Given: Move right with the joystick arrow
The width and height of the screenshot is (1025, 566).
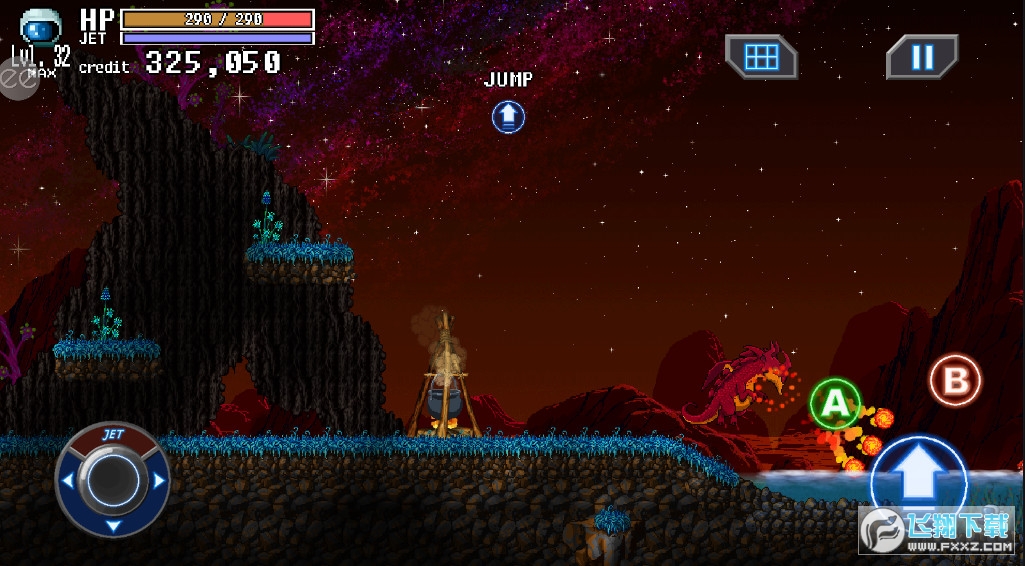Looking at the screenshot, I should point(158,481).
